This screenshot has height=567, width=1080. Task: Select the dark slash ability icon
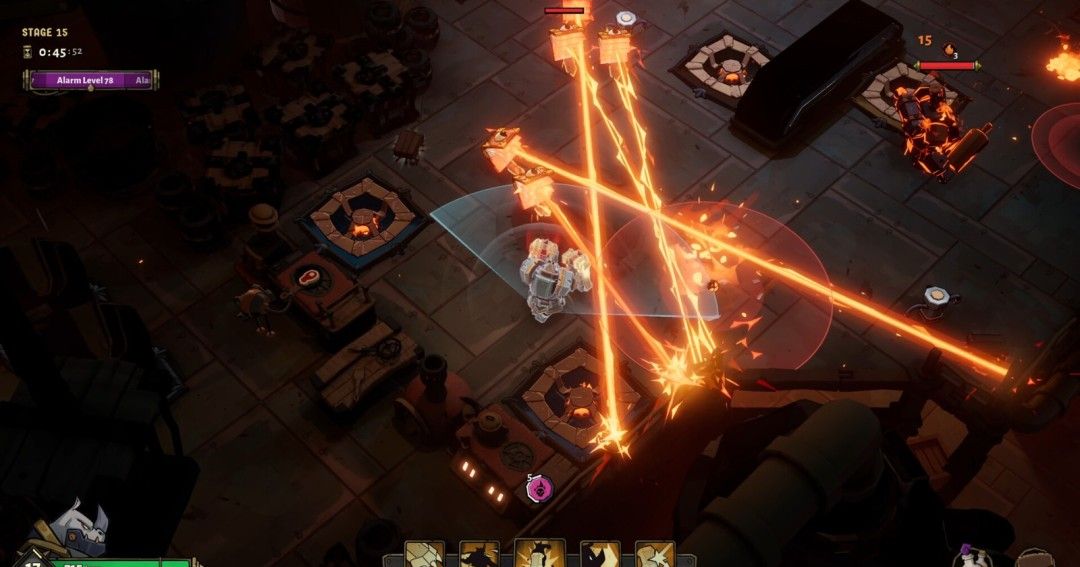(600, 555)
